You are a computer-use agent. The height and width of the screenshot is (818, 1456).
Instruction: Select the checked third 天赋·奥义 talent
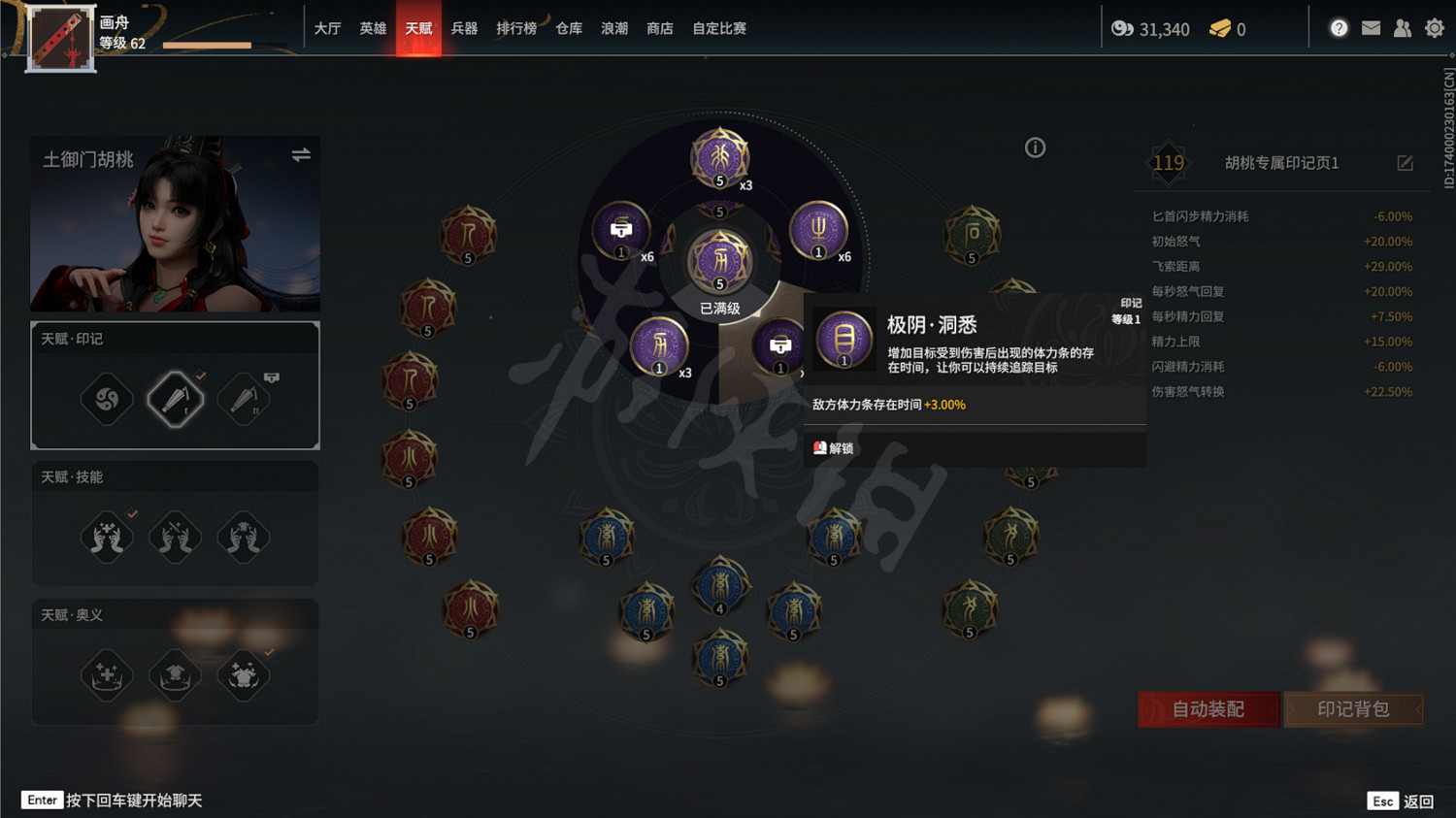[x=243, y=674]
